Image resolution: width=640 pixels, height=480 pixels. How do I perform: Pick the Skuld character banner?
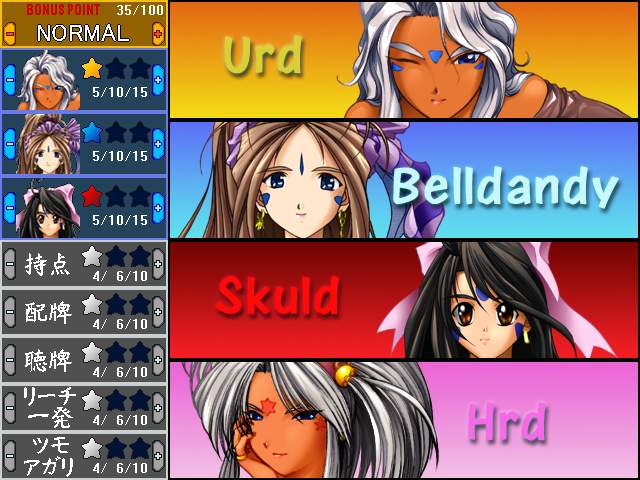click(404, 300)
